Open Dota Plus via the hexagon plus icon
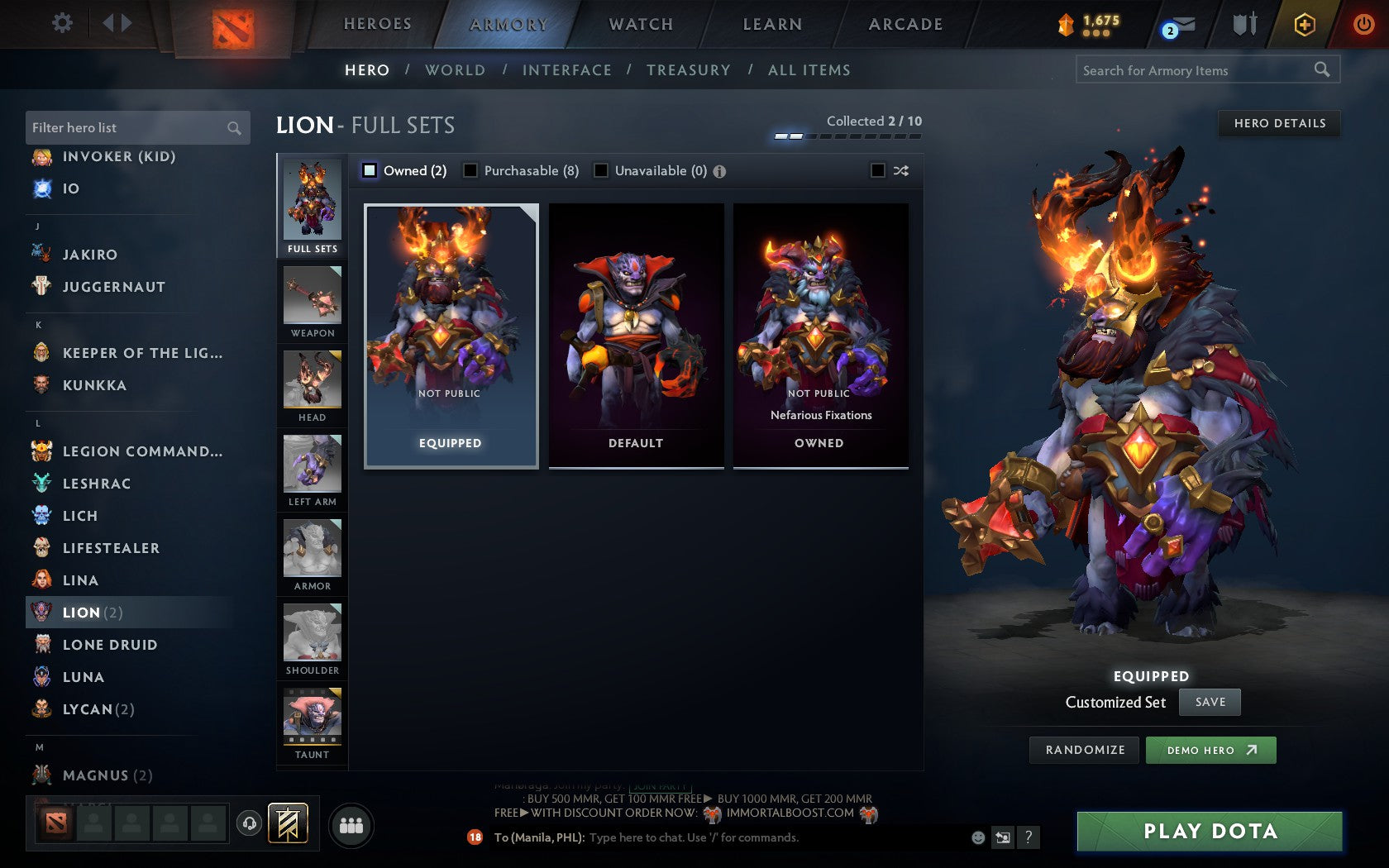This screenshot has width=1389, height=868. 1305,24
